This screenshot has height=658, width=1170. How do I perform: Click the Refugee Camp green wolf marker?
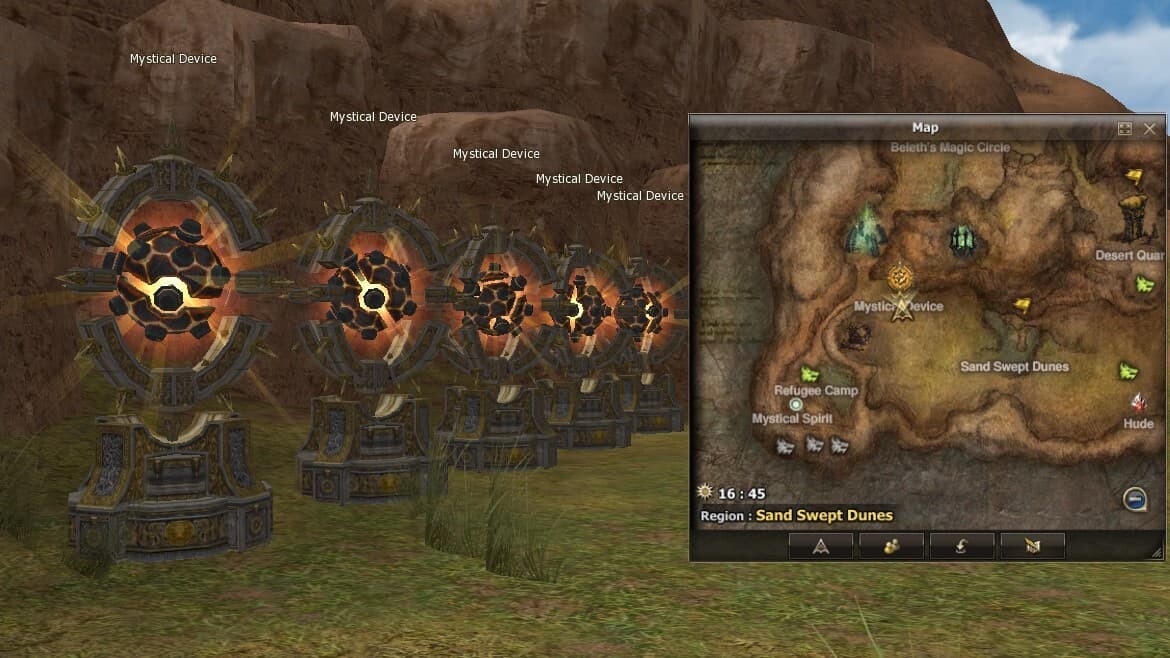809,374
